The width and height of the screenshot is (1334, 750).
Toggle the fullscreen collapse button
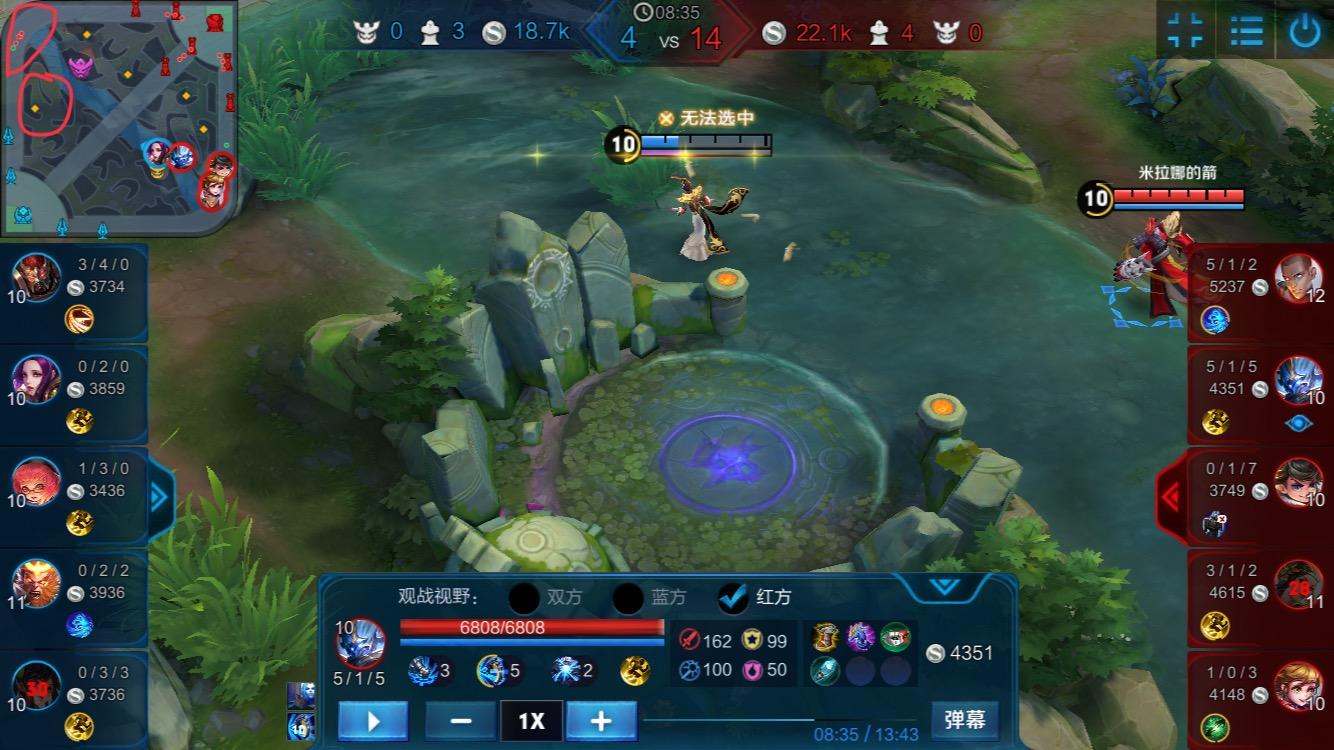point(1186,31)
